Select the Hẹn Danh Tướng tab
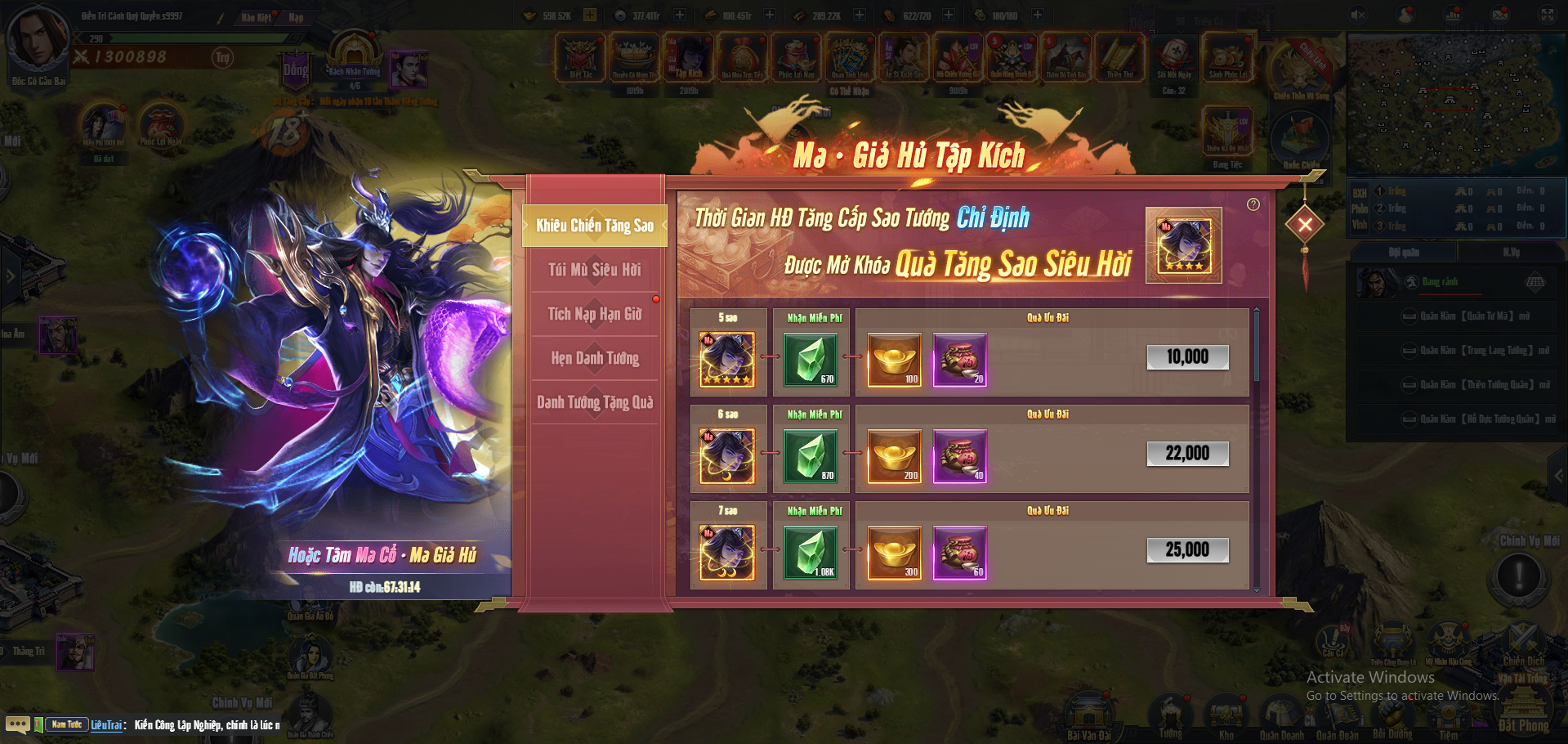Image resolution: width=1568 pixels, height=744 pixels. (594, 358)
